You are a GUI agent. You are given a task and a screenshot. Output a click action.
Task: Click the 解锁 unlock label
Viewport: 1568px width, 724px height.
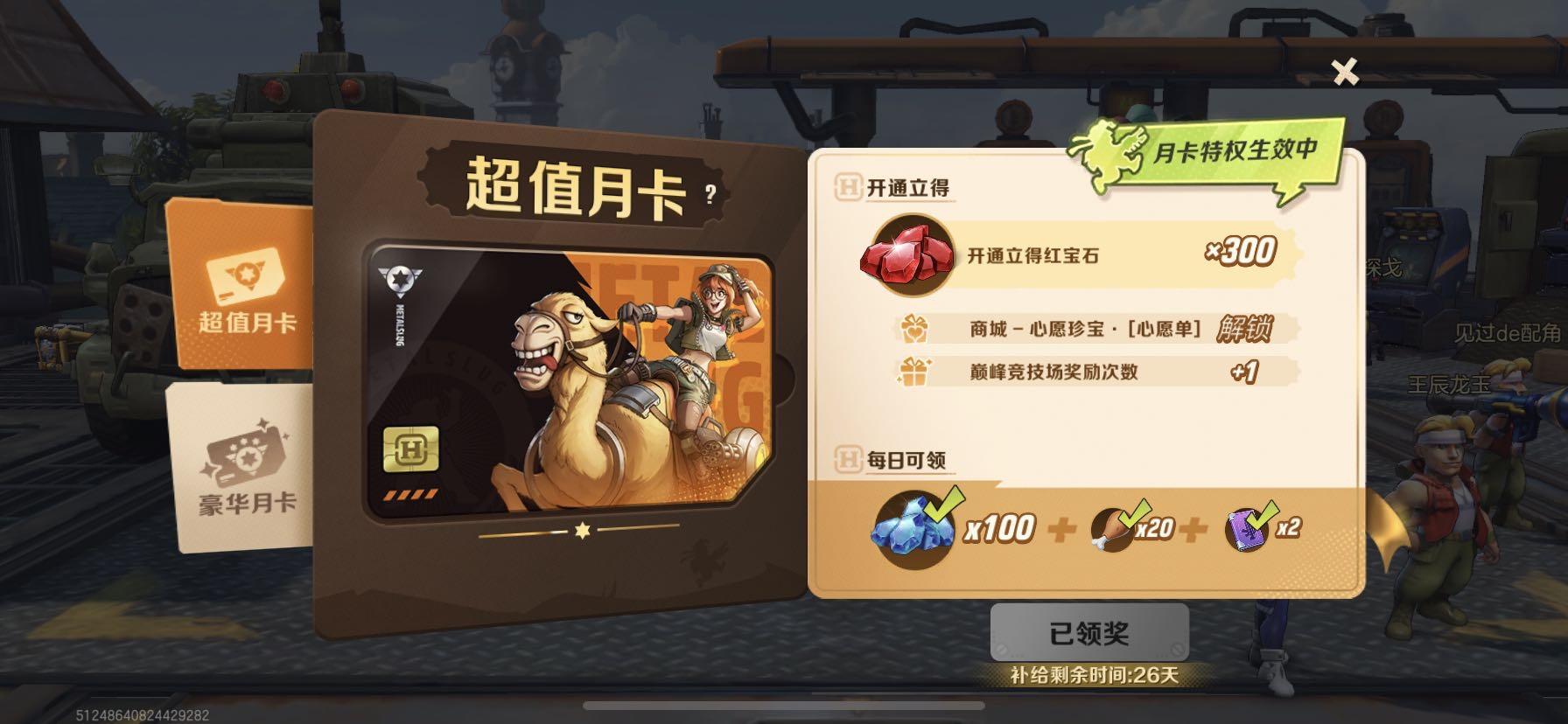[x=1246, y=331]
